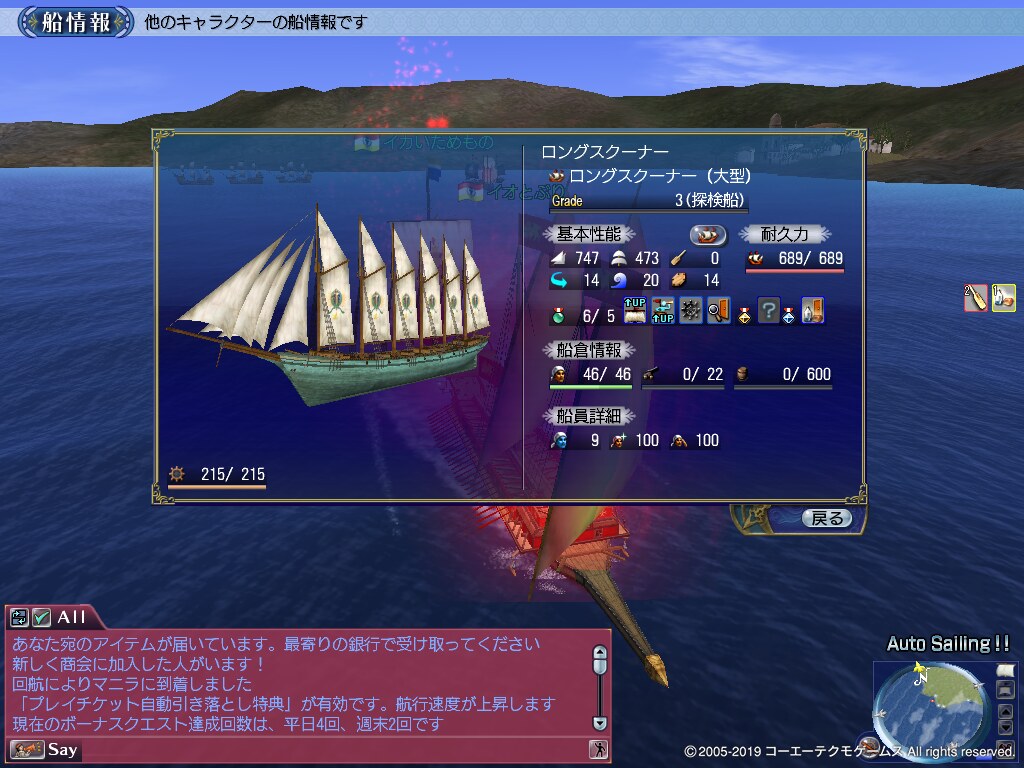Change the Say chat mode

point(27,749)
